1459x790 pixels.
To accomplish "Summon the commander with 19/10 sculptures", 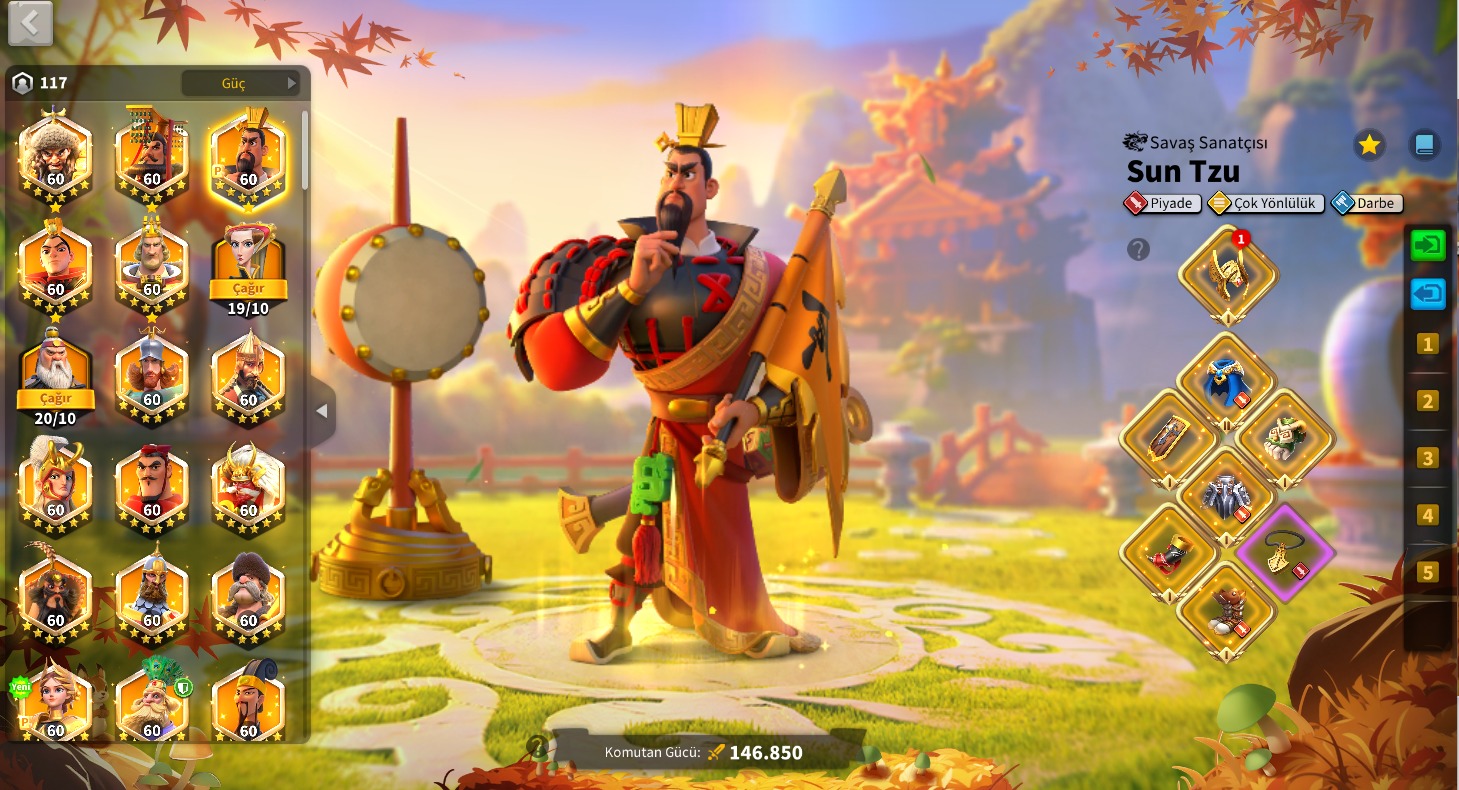I will (x=248, y=289).
